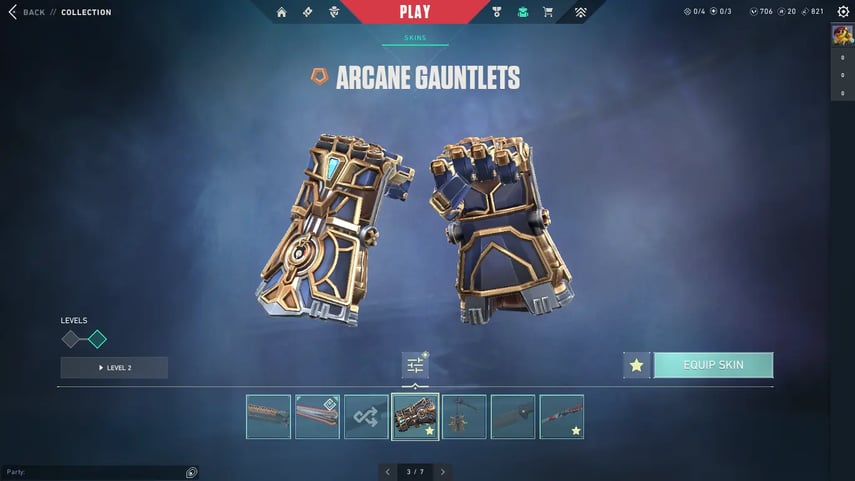The image size is (855, 481).
Task: Click the red PLAY button
Action: (414, 12)
